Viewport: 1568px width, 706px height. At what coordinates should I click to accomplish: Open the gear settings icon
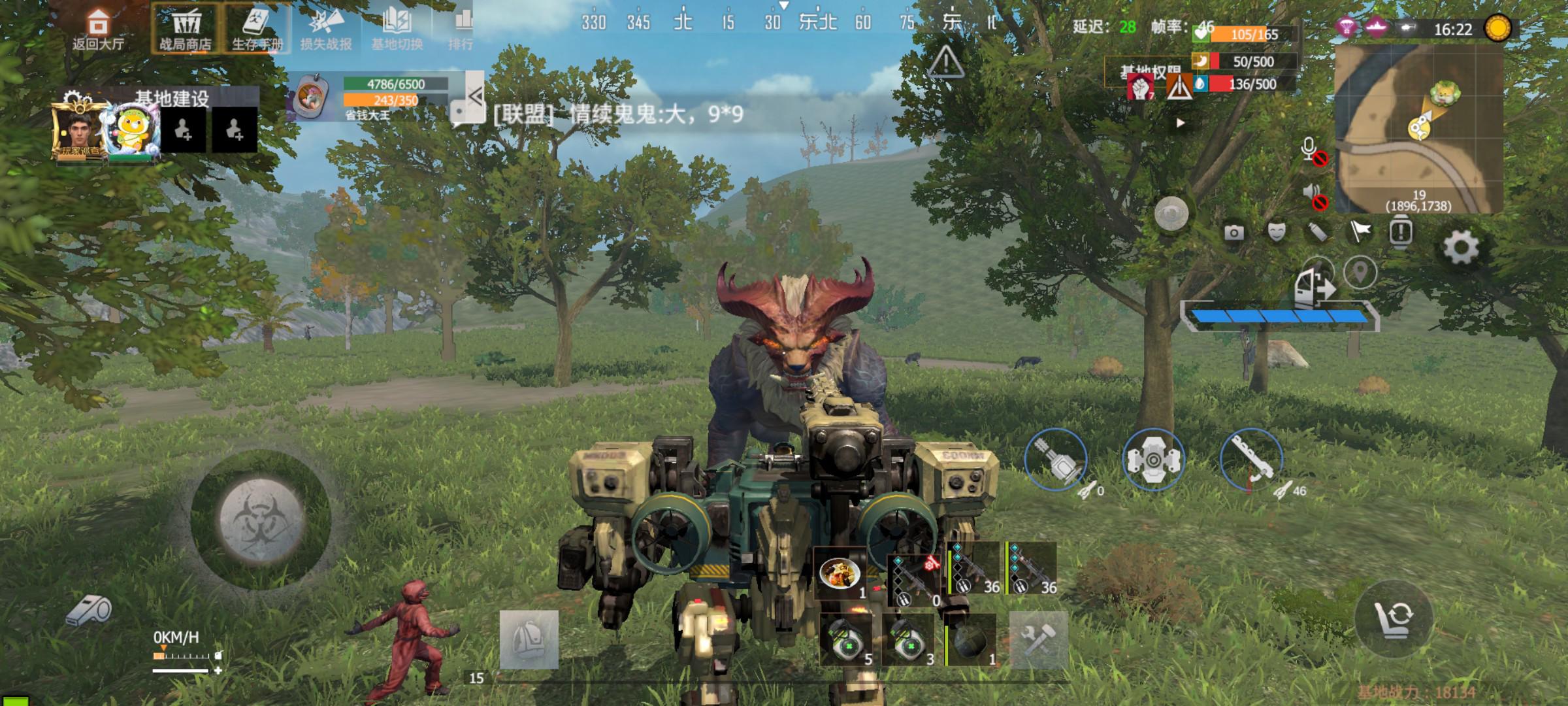tap(1461, 248)
